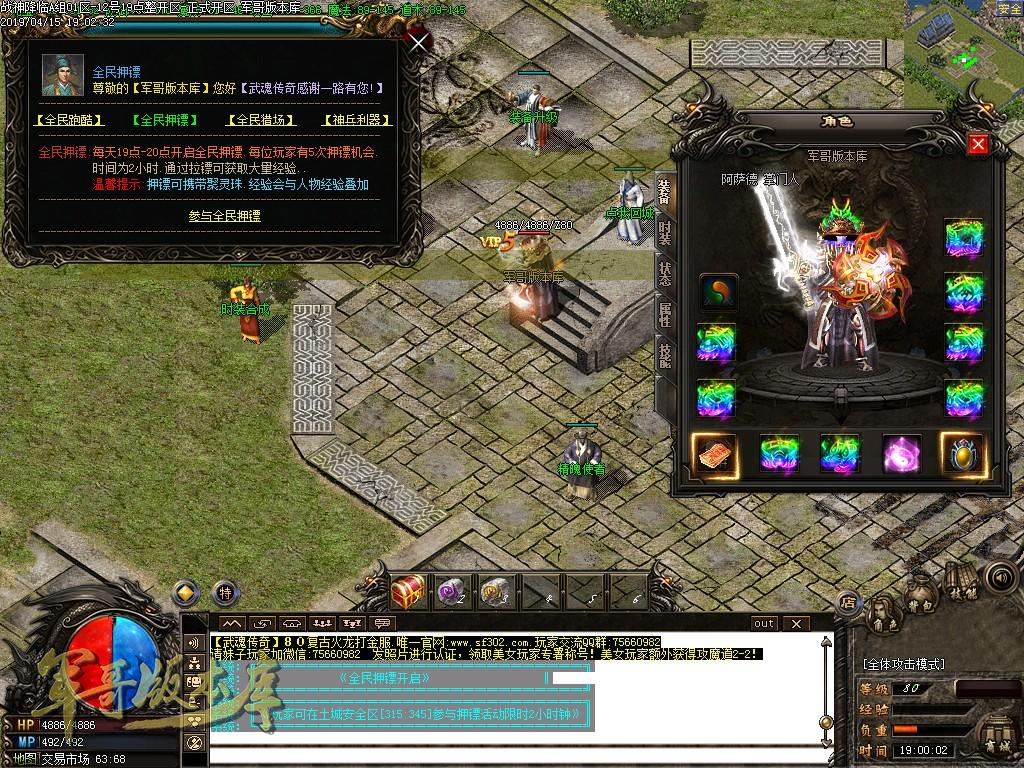Select the green 全民押镖 dialogue option
This screenshot has width=1024, height=768.
[164, 120]
